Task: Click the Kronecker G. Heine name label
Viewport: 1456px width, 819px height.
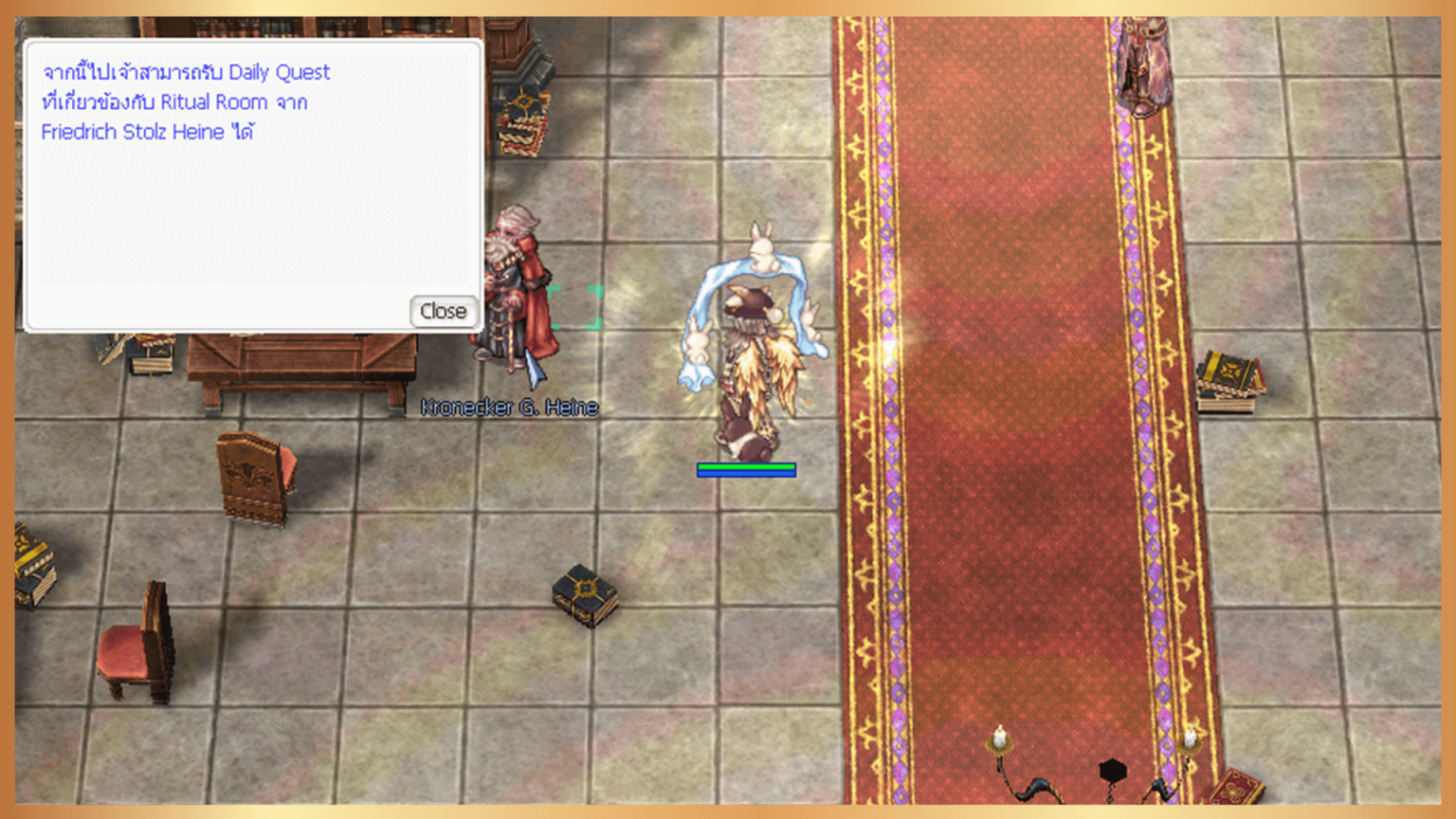Action: click(509, 407)
